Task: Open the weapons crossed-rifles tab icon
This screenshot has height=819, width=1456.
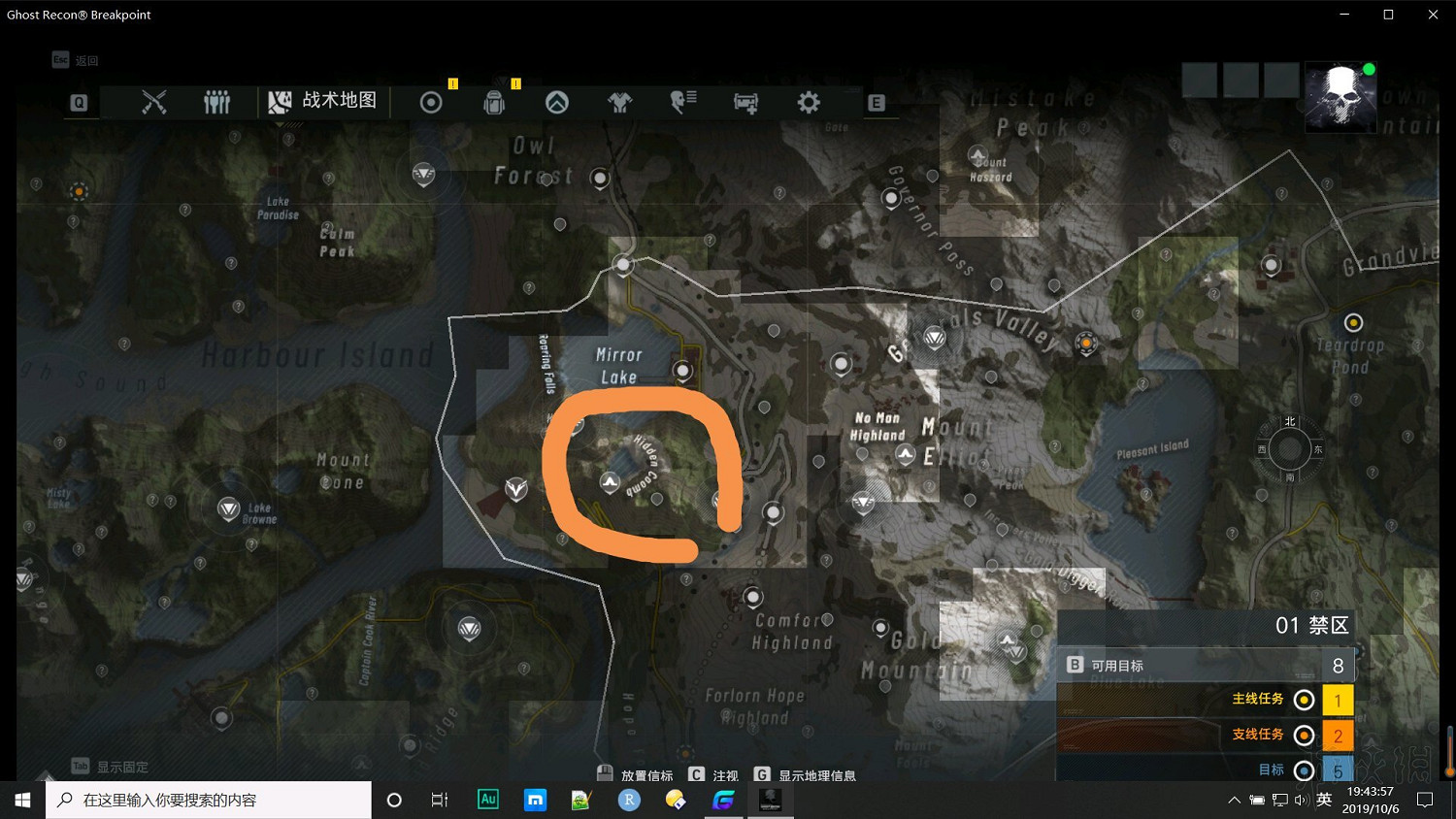Action: (x=155, y=101)
